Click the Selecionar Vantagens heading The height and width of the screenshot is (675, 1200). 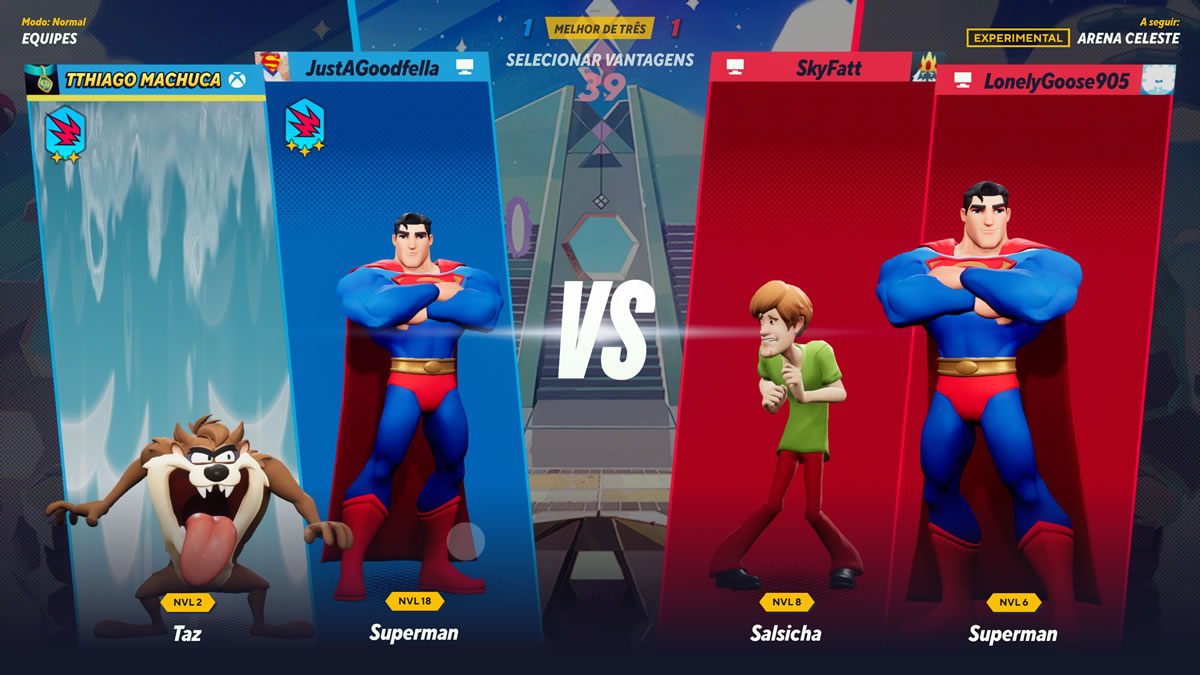(600, 60)
